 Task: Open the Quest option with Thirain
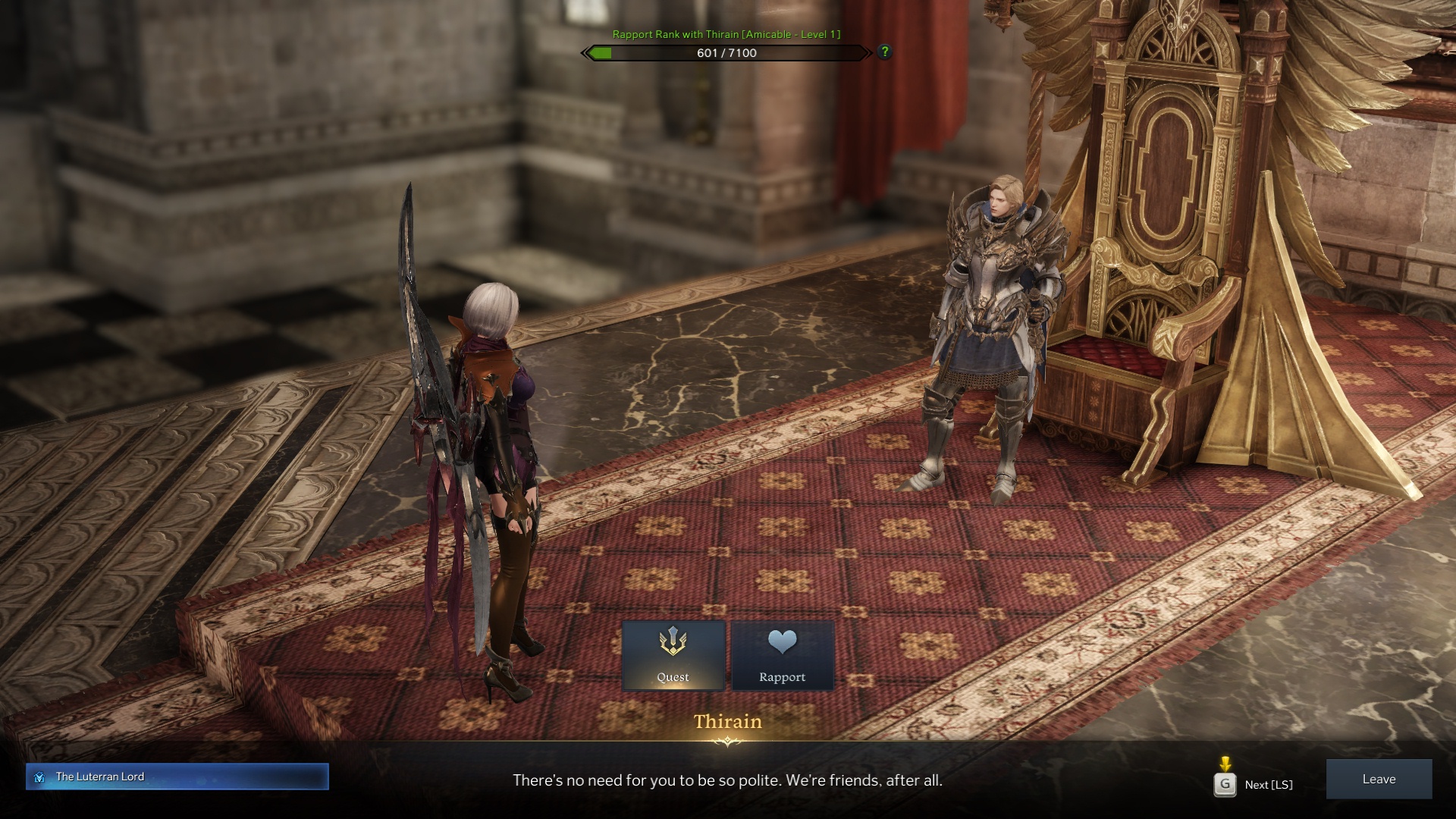(x=673, y=656)
